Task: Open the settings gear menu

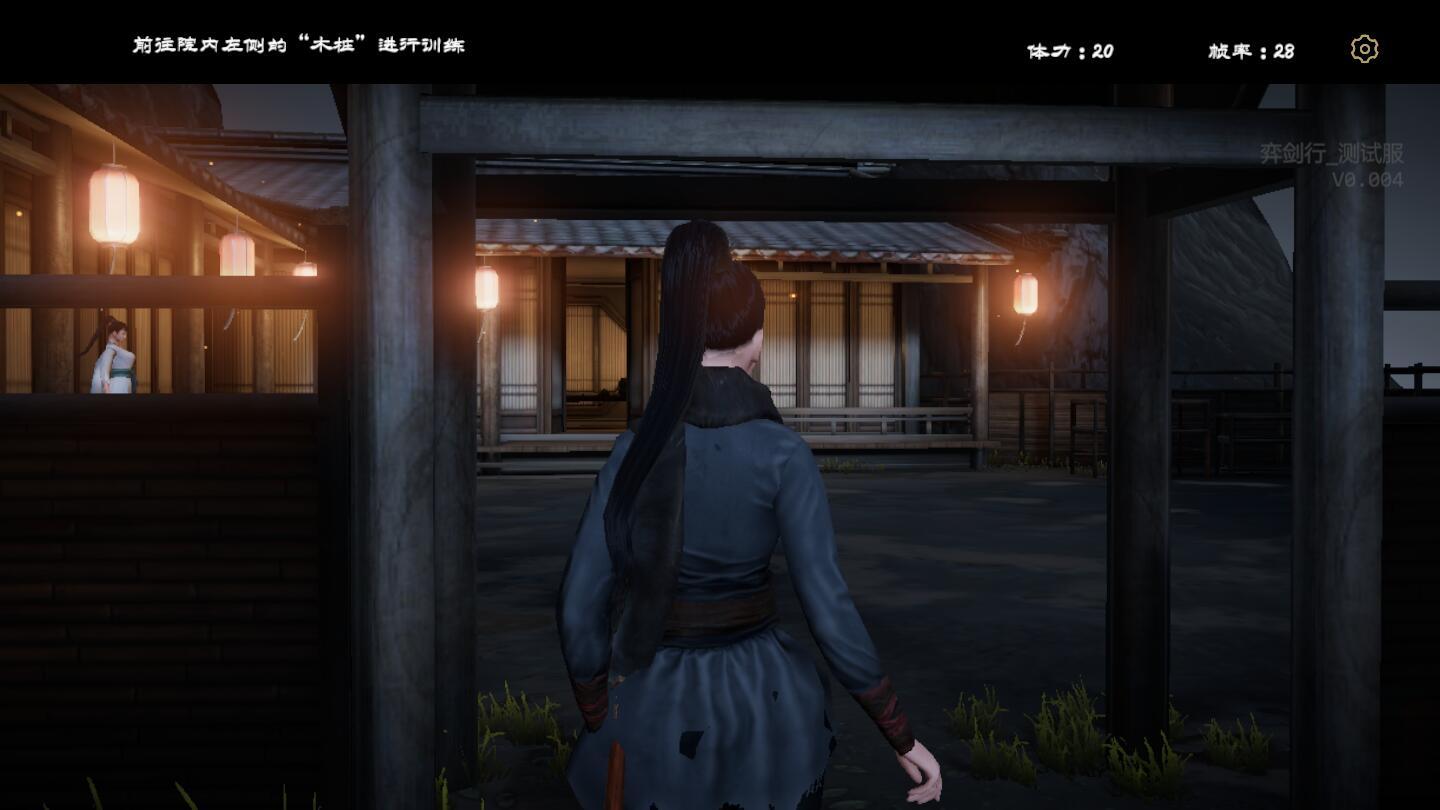Action: (1364, 48)
